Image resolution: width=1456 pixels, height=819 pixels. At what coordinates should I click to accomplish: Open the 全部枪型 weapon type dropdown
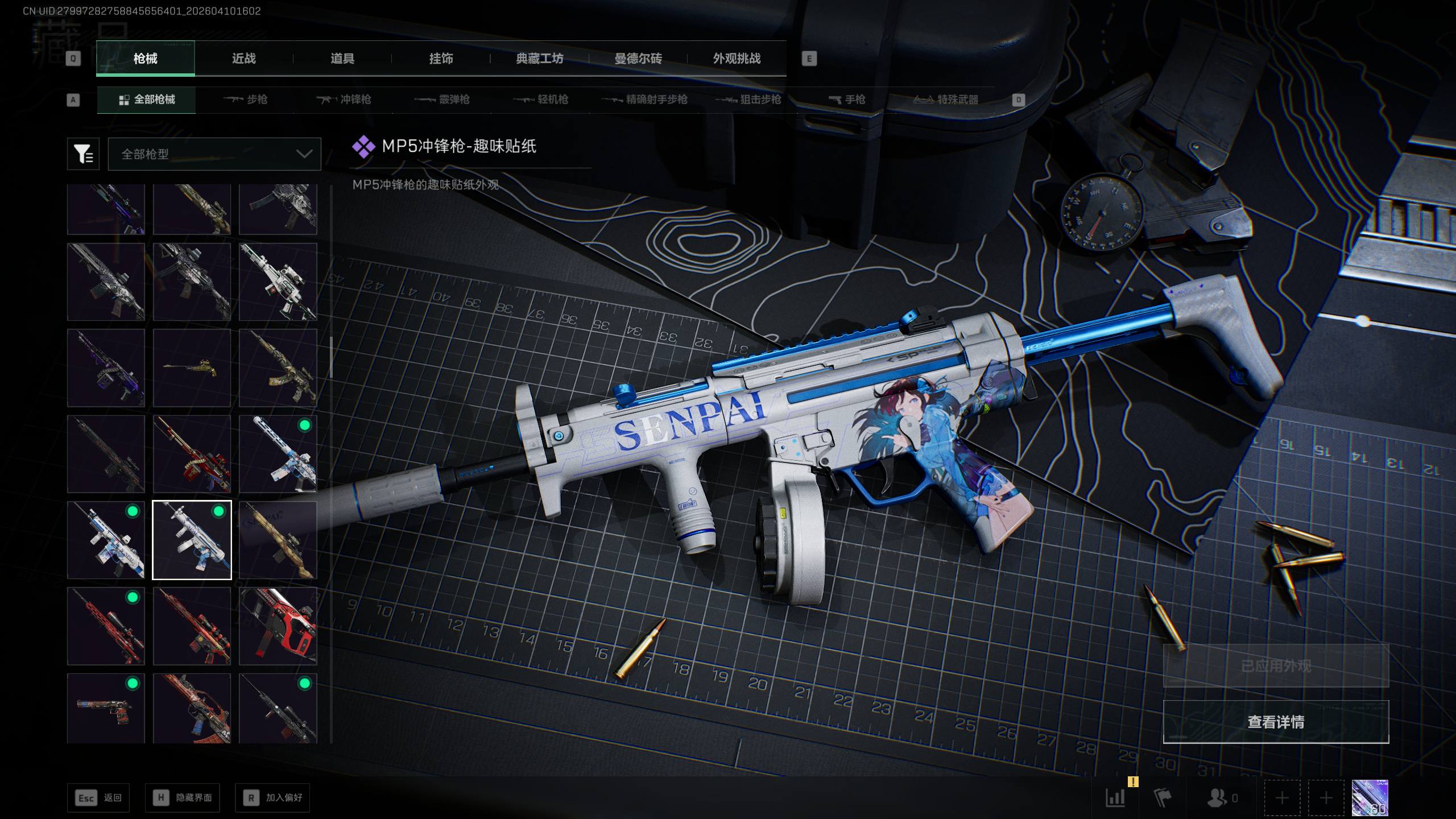click(x=214, y=154)
